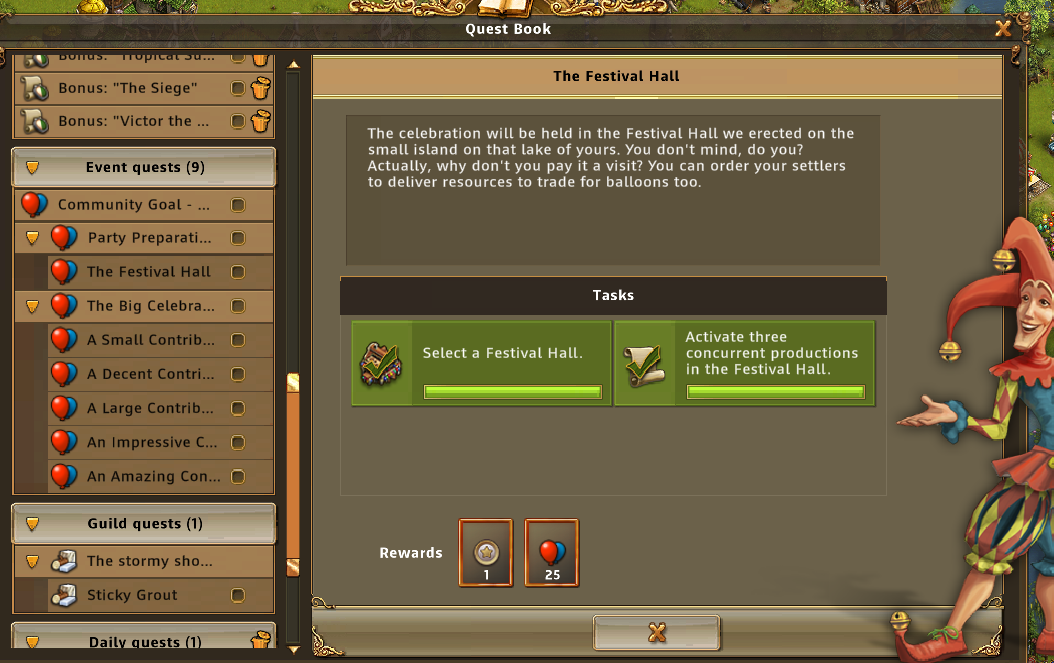Click the "Select a Festival Hall" task
The height and width of the screenshot is (663, 1054).
[x=481, y=363]
